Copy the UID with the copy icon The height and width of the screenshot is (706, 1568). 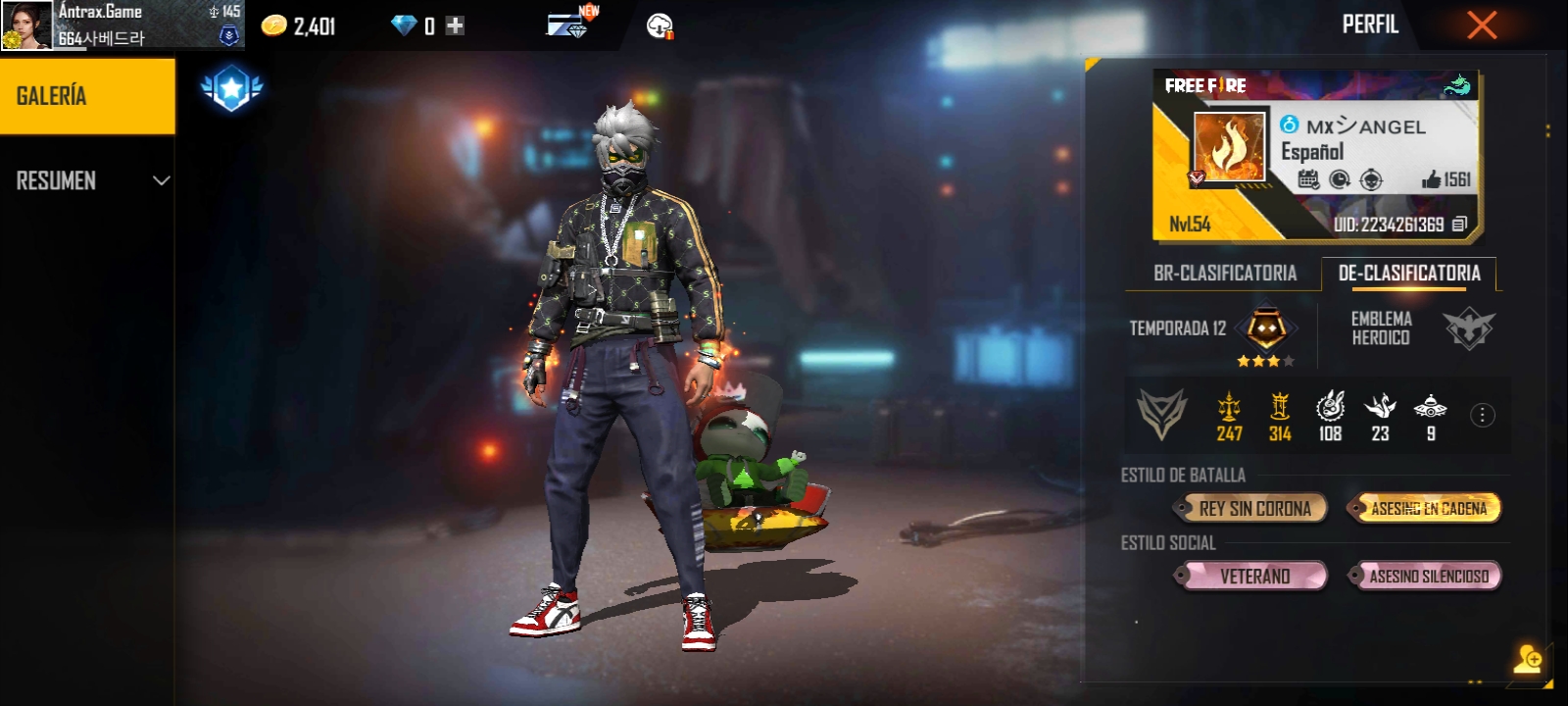(x=1459, y=225)
